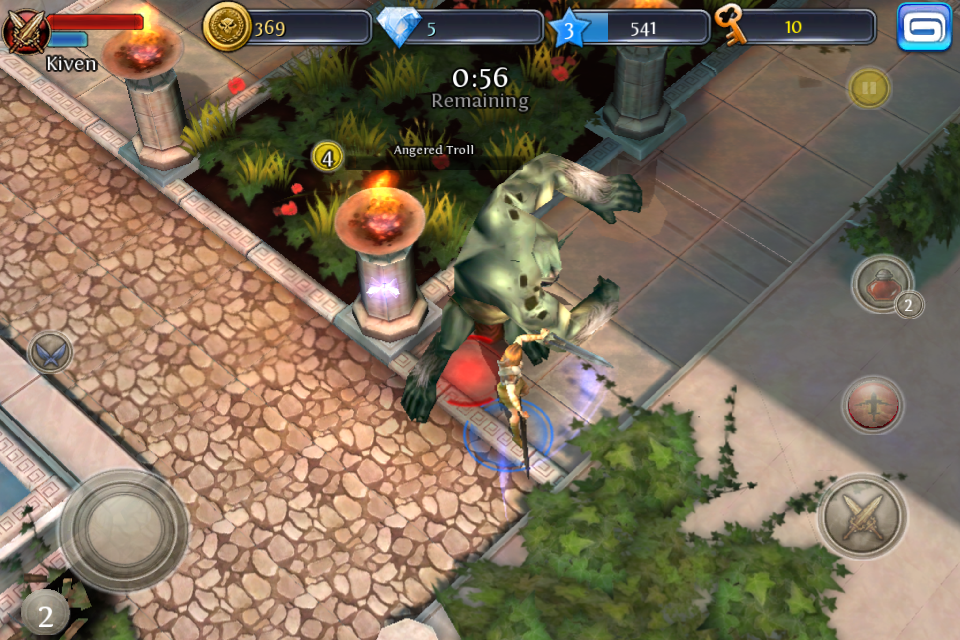Use the red health potion

[883, 284]
